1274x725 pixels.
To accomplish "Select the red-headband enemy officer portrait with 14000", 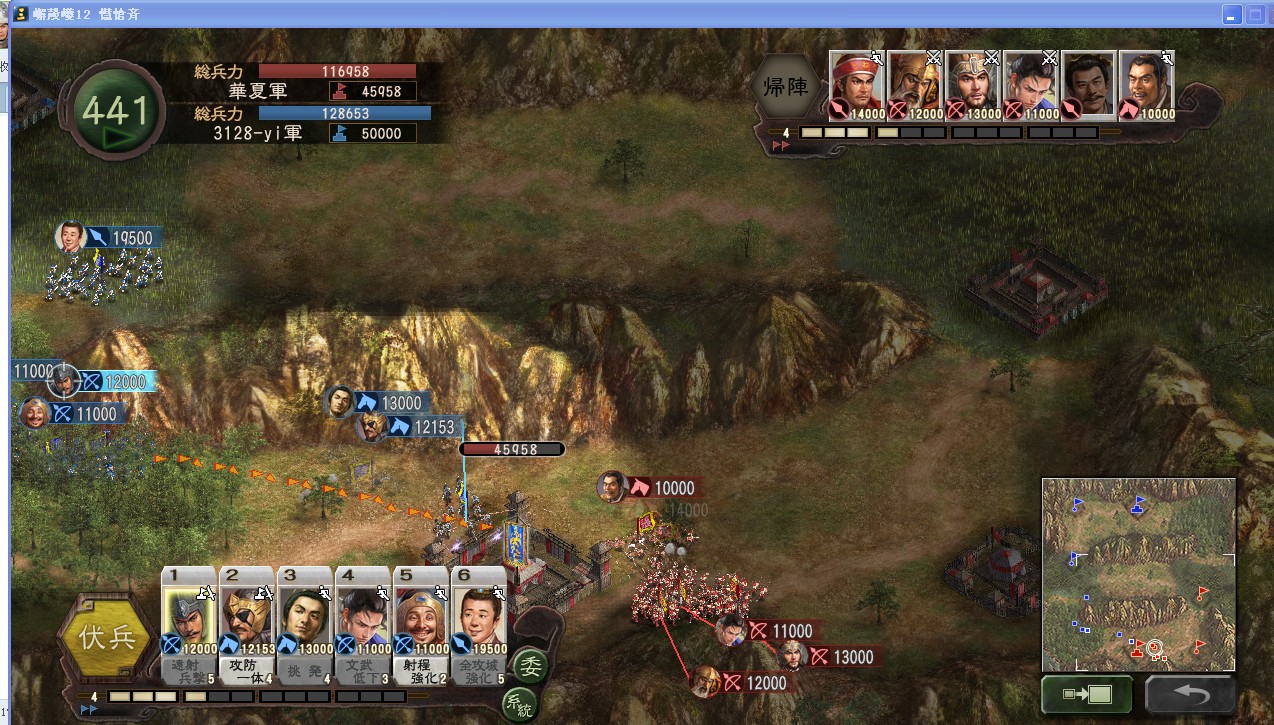I will [x=856, y=85].
